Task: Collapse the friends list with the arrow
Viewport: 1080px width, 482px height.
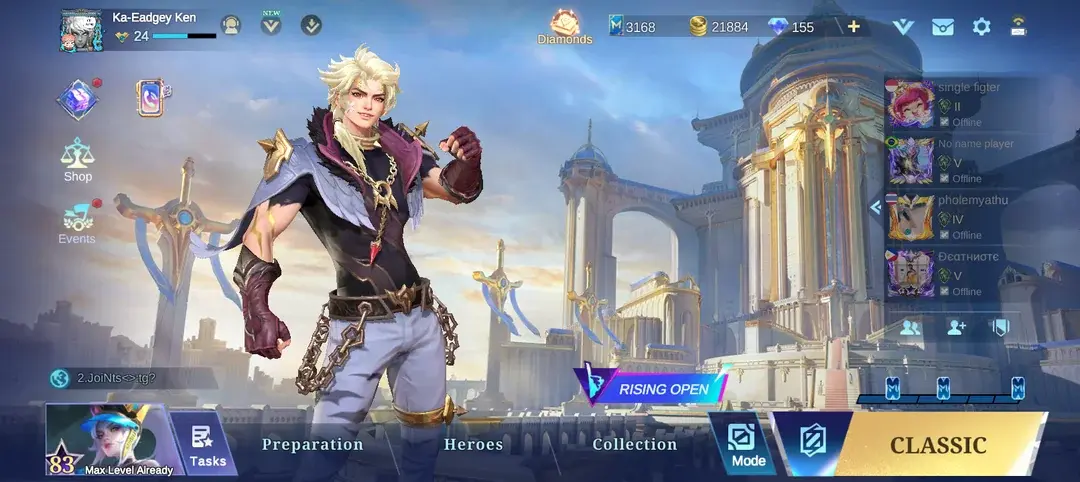Action: tap(875, 207)
